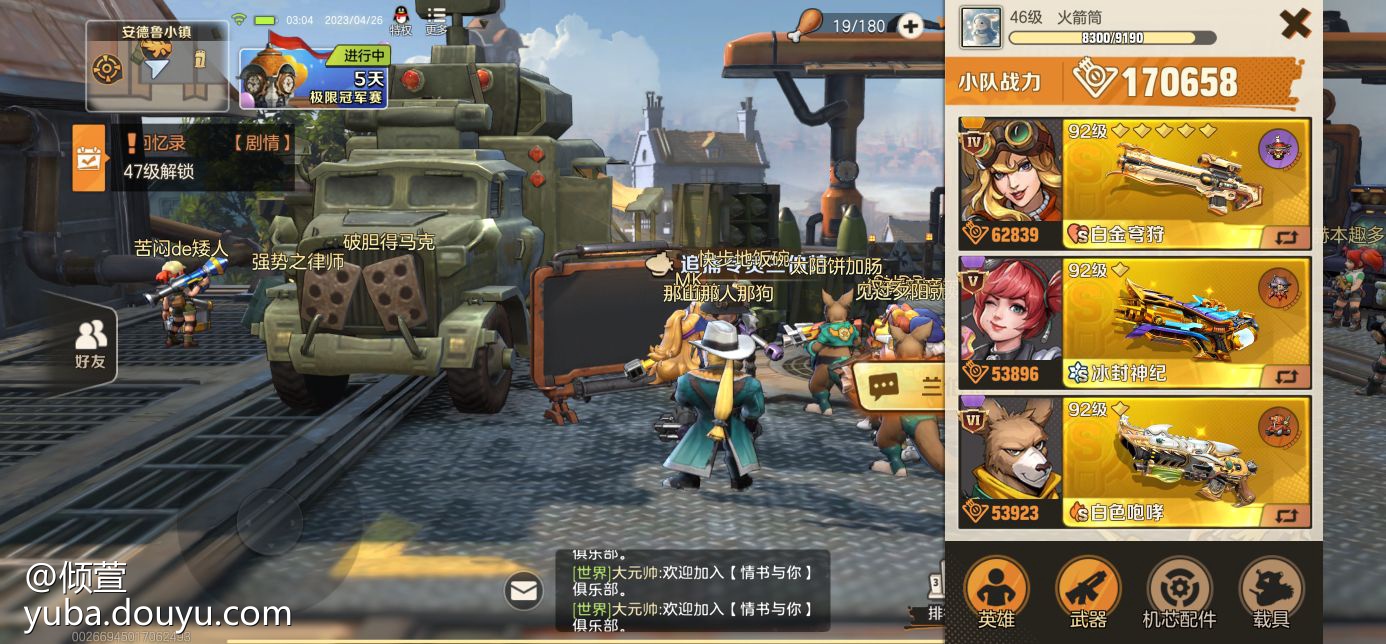Open the 更多 more menu
Image resolution: width=1386 pixels, height=644 pixels.
pyautogui.click(x=436, y=20)
